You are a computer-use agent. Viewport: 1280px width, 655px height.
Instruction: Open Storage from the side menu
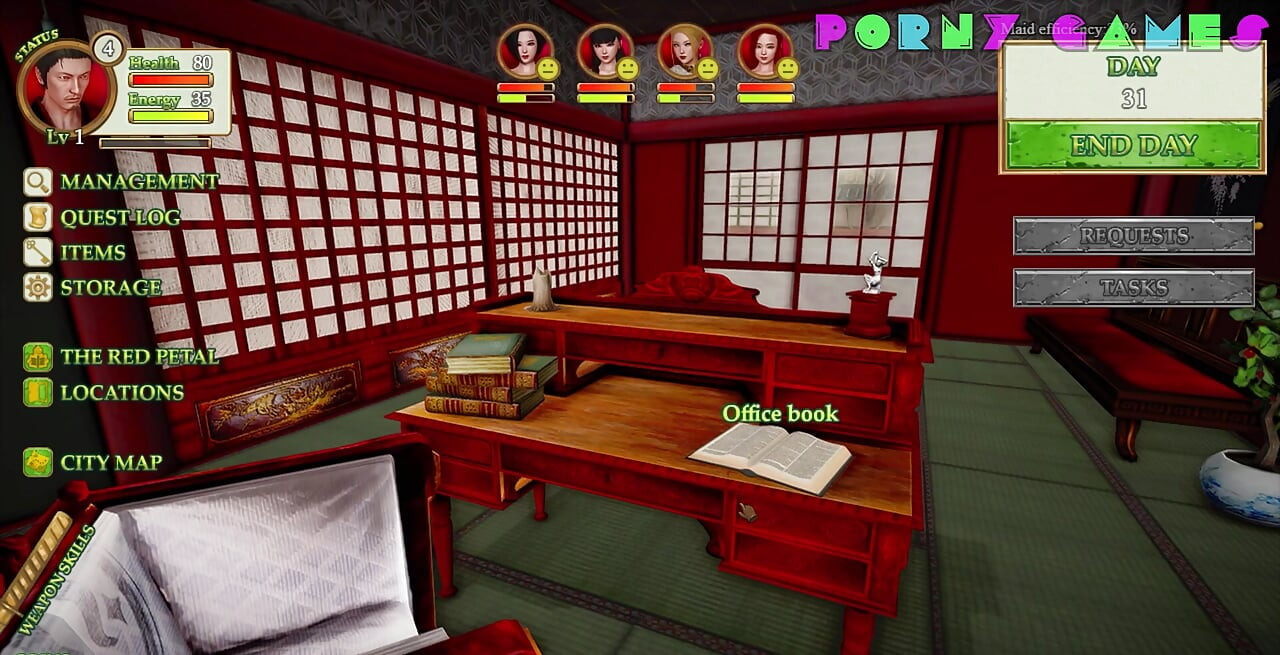click(110, 287)
